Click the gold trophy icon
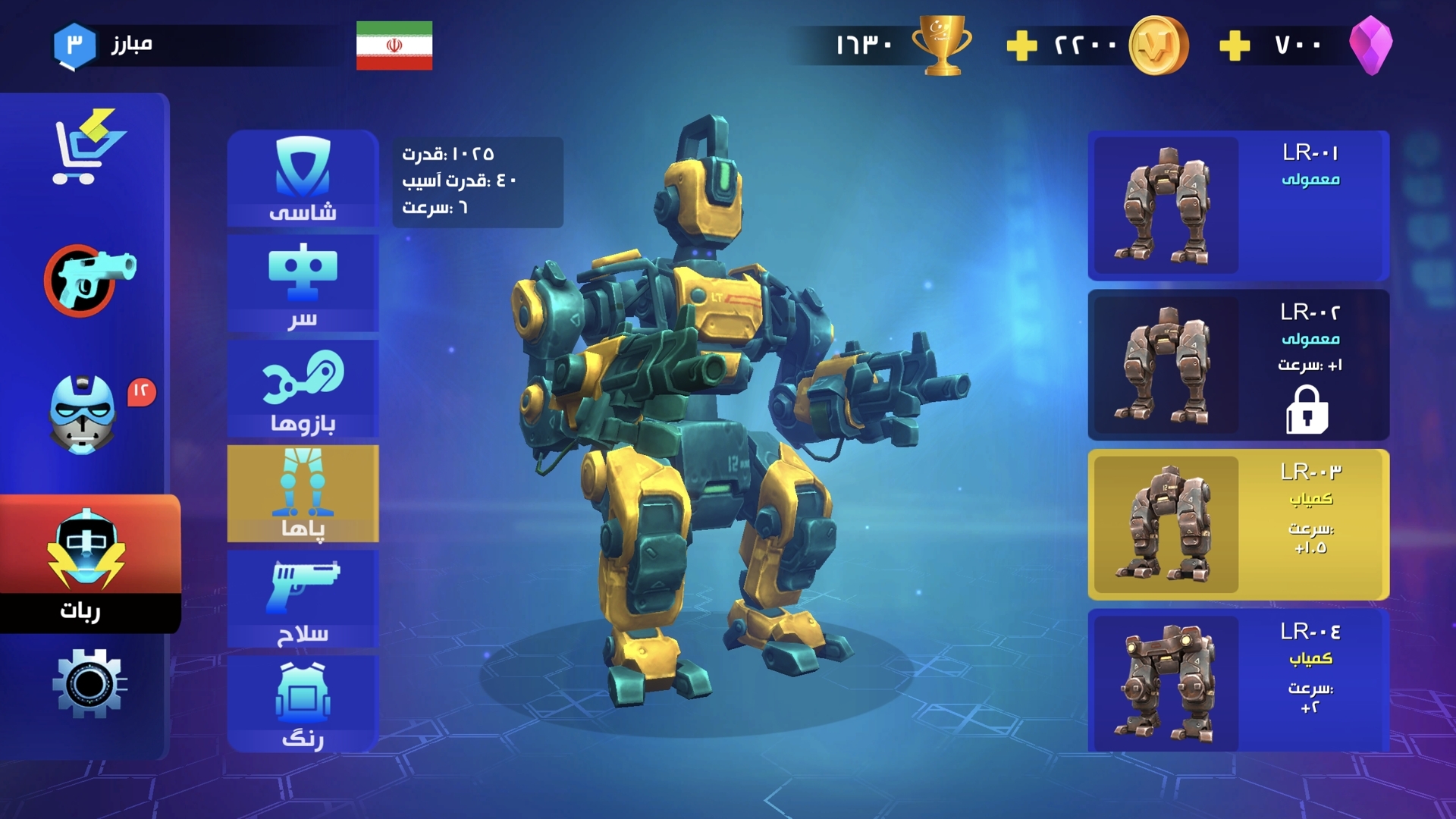The image size is (1456, 819). 942,45
